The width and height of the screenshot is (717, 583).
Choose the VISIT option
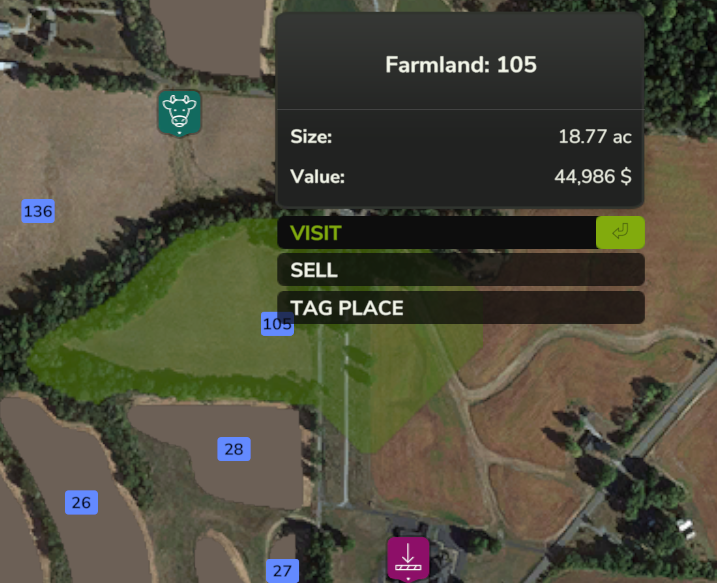(460, 233)
